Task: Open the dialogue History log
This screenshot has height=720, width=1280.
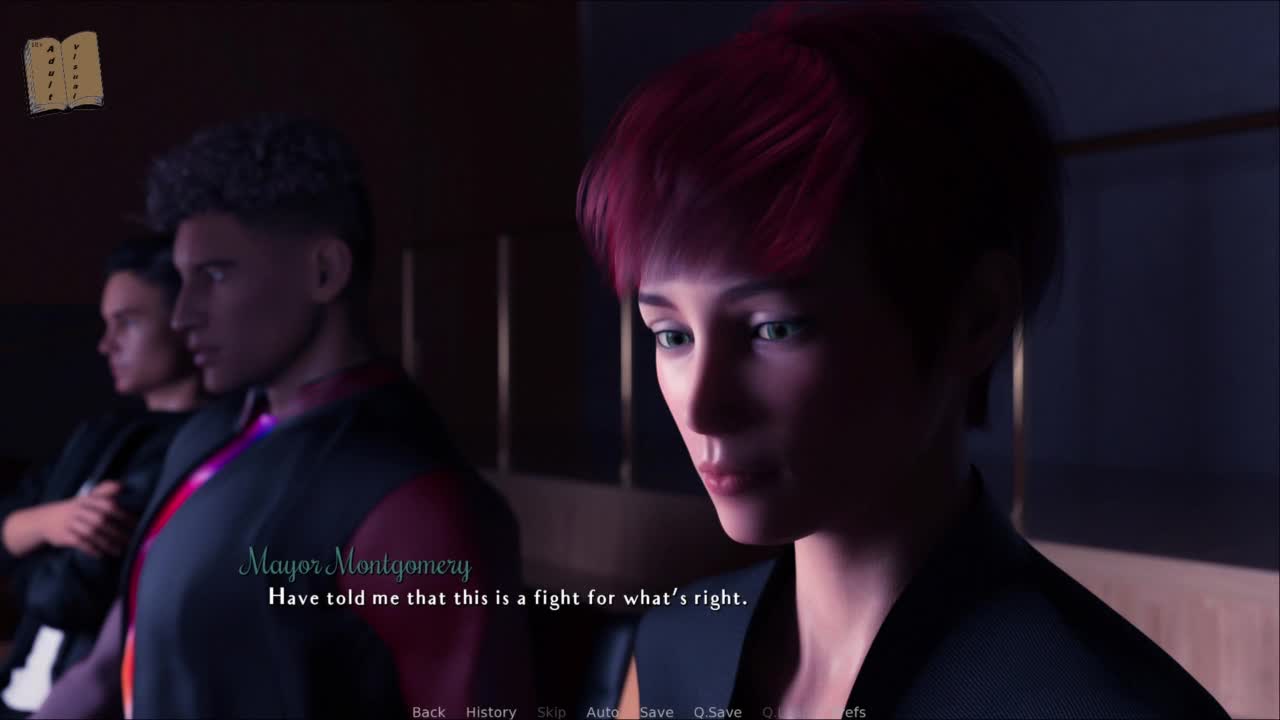Action: 491,712
